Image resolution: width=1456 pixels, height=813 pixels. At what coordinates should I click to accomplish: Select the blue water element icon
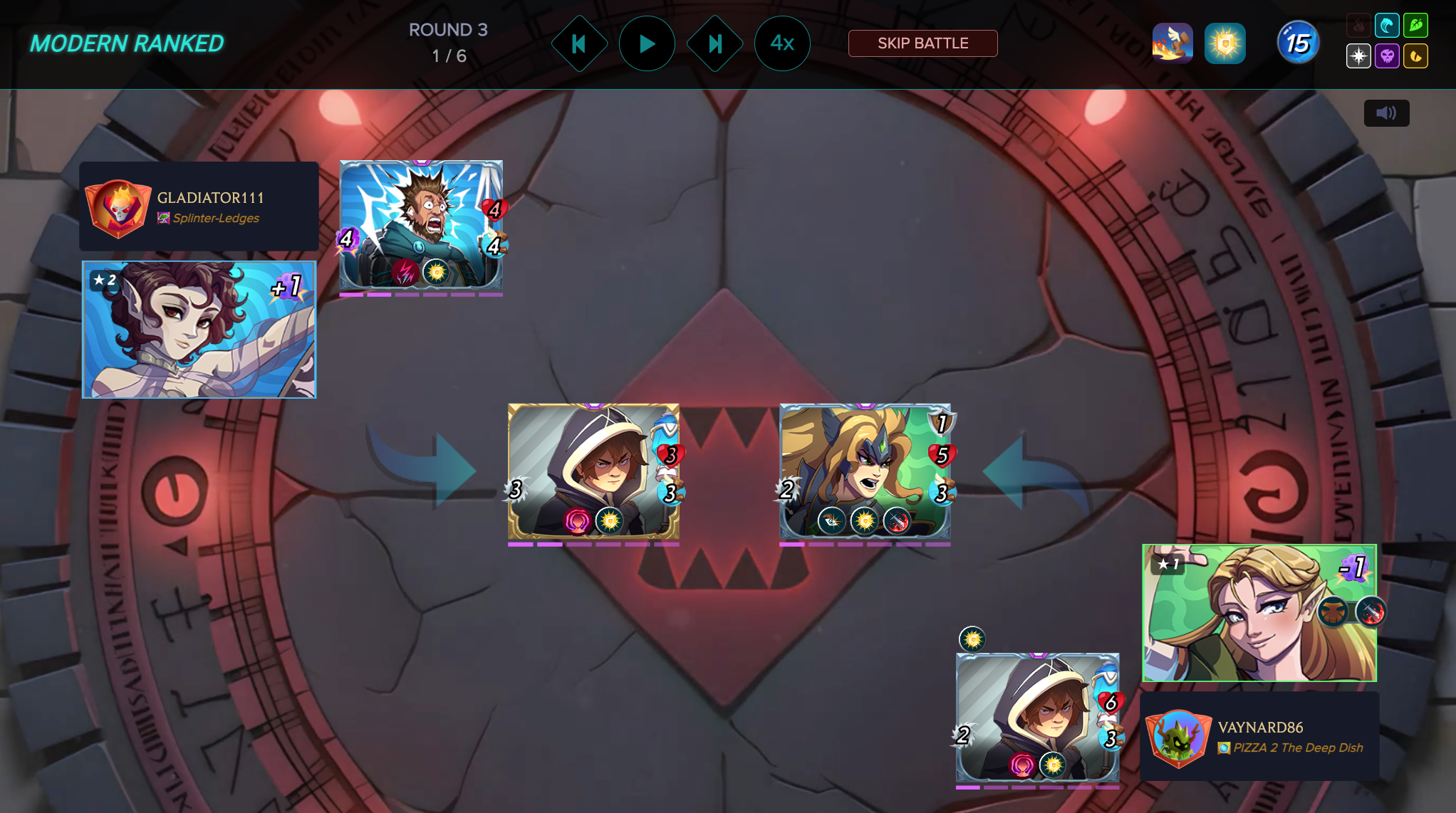coord(1387,26)
